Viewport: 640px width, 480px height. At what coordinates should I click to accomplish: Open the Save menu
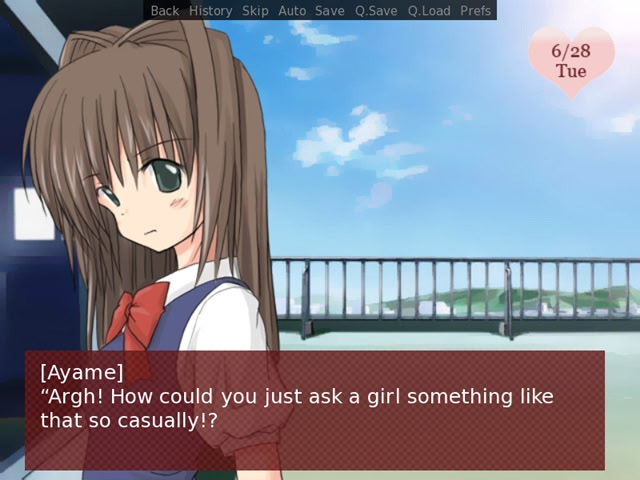pos(329,11)
